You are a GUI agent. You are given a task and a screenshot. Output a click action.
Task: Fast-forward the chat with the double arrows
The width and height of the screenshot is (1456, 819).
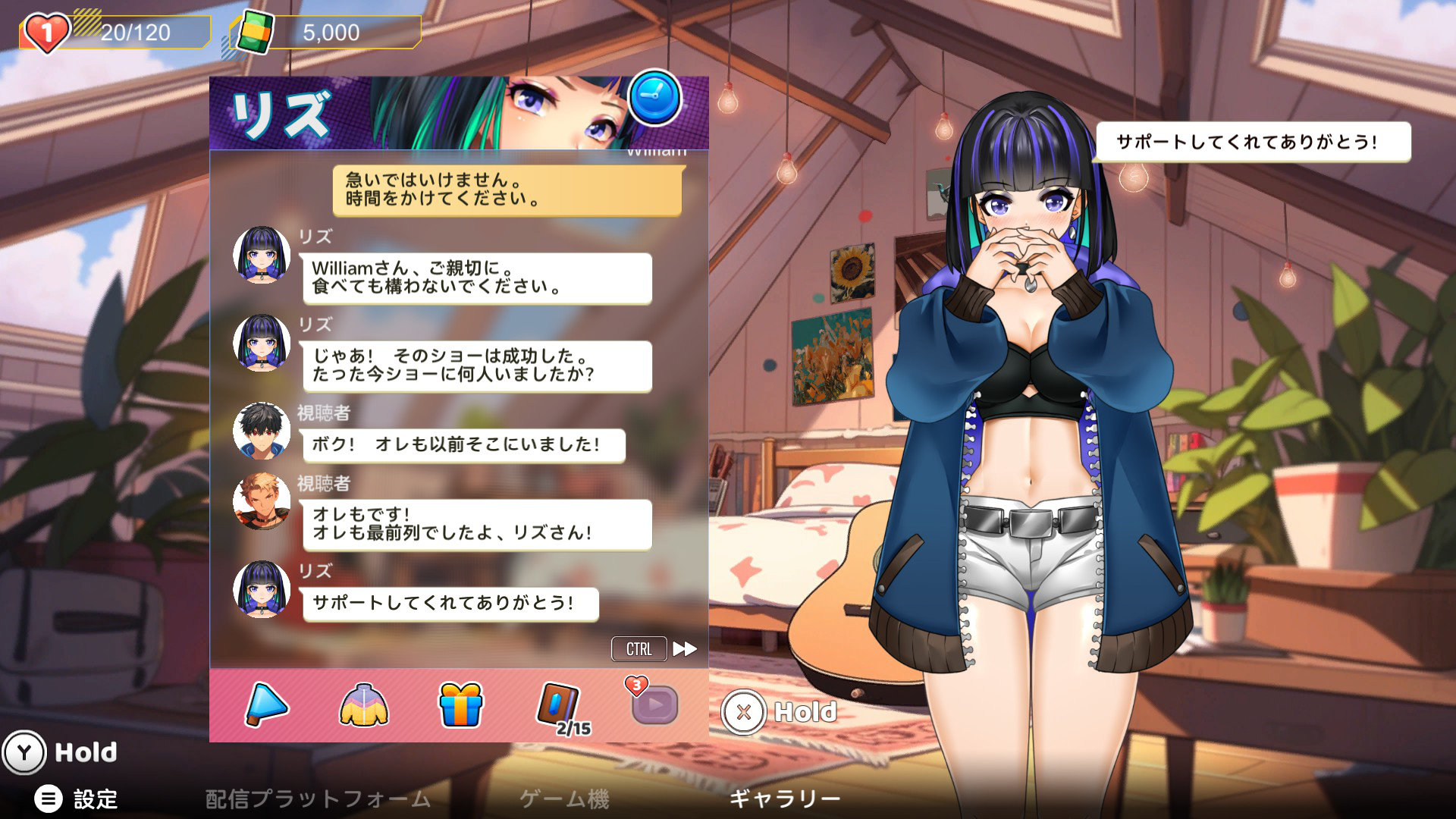[x=685, y=649]
